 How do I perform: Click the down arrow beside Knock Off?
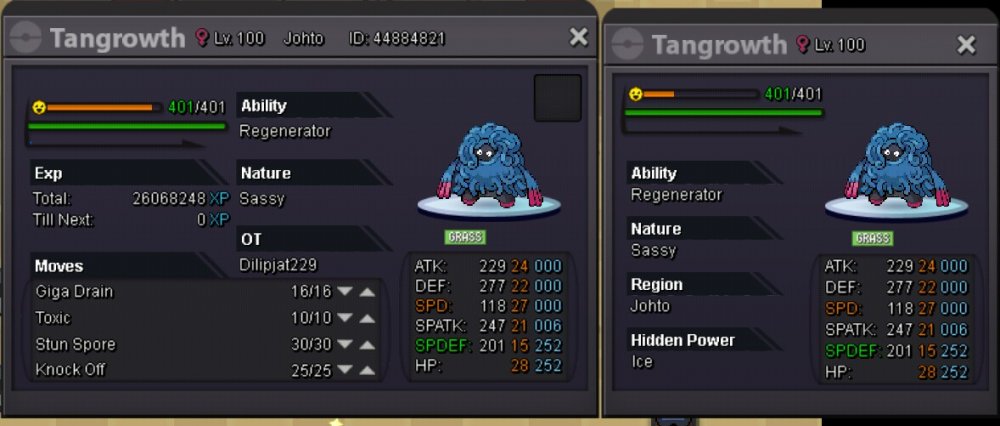(x=345, y=371)
